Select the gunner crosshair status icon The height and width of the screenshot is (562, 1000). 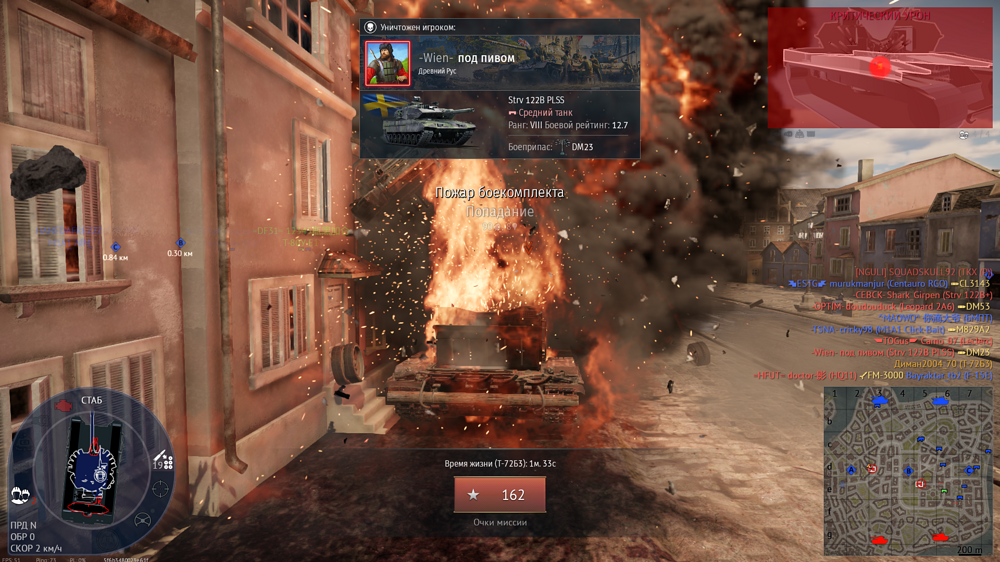[160, 489]
